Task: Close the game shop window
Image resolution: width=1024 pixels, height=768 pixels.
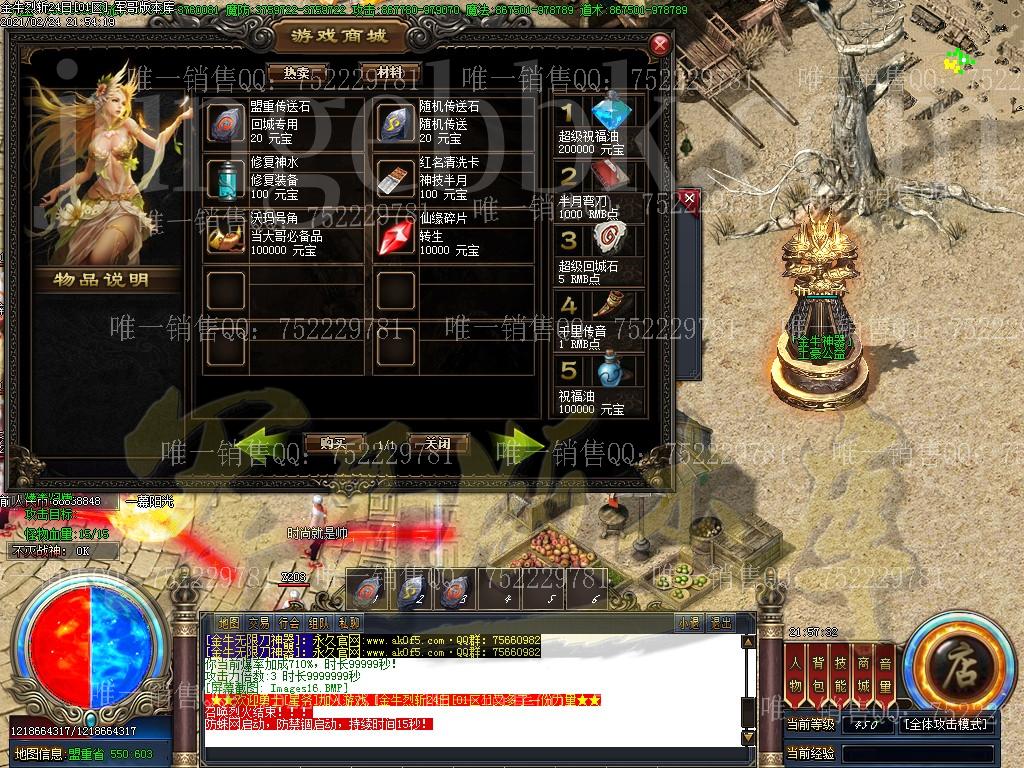Action: pyautogui.click(x=659, y=44)
